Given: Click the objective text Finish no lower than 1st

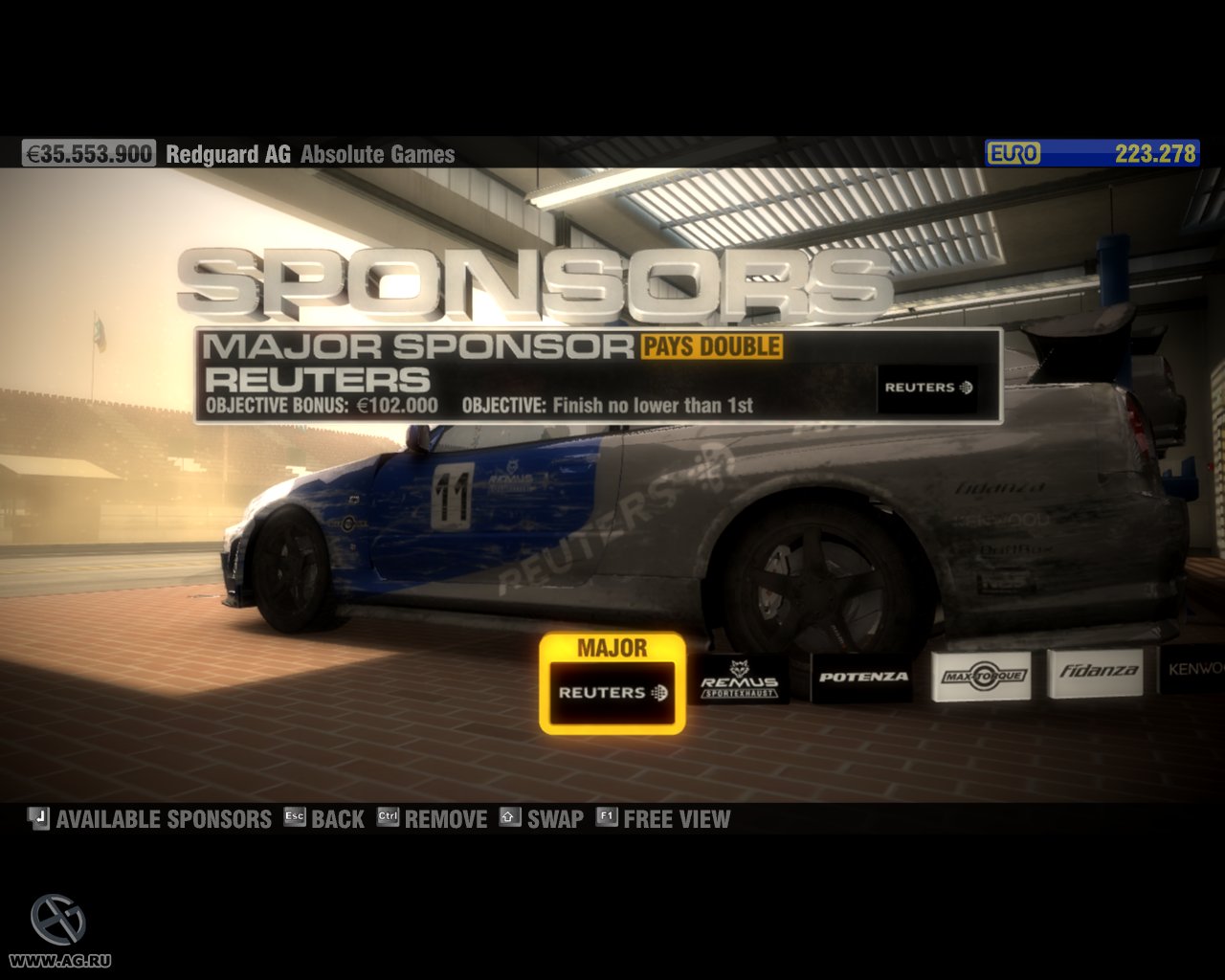Looking at the screenshot, I should [x=649, y=405].
